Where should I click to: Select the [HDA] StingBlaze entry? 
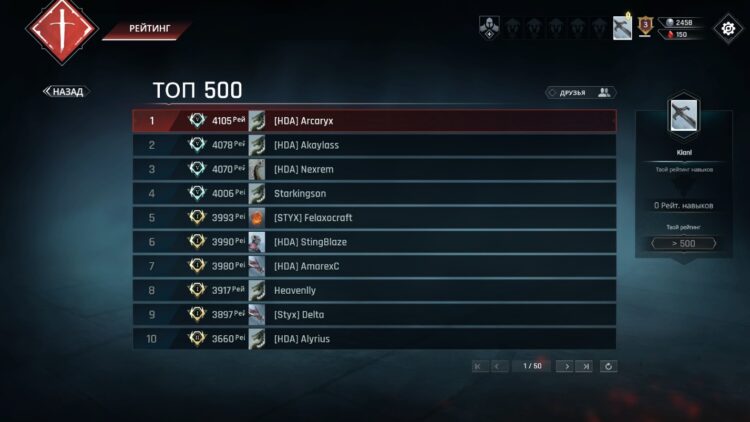click(x=374, y=242)
